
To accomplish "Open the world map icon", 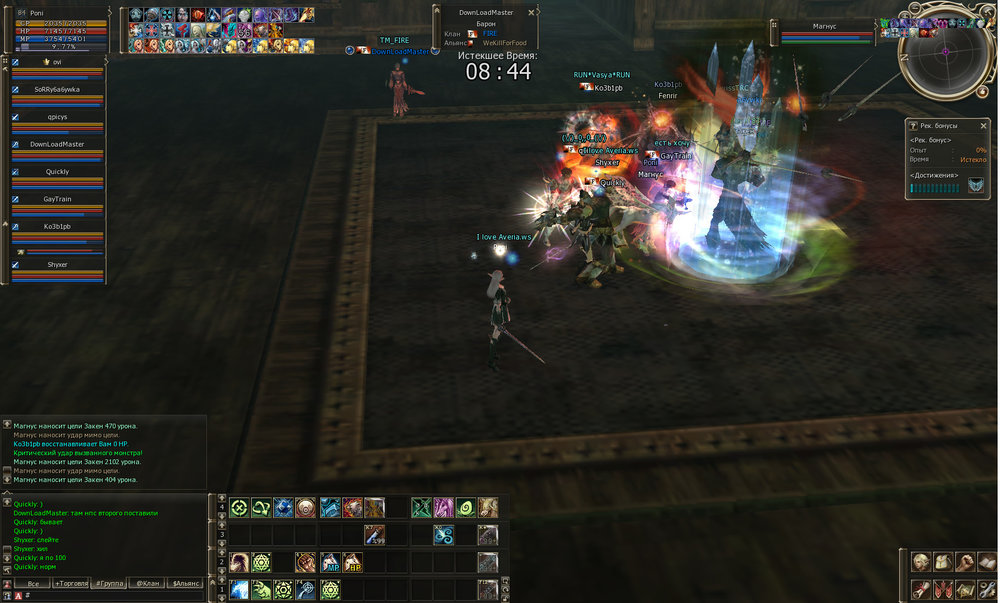I will pyautogui.click(x=963, y=589).
